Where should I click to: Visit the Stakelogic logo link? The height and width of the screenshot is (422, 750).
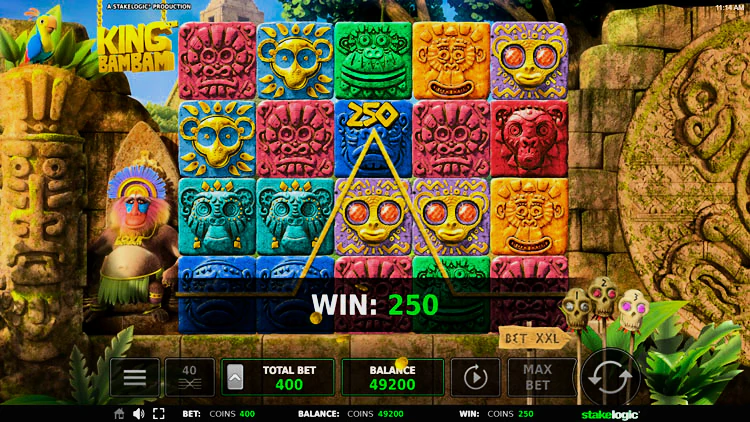[x=610, y=414]
